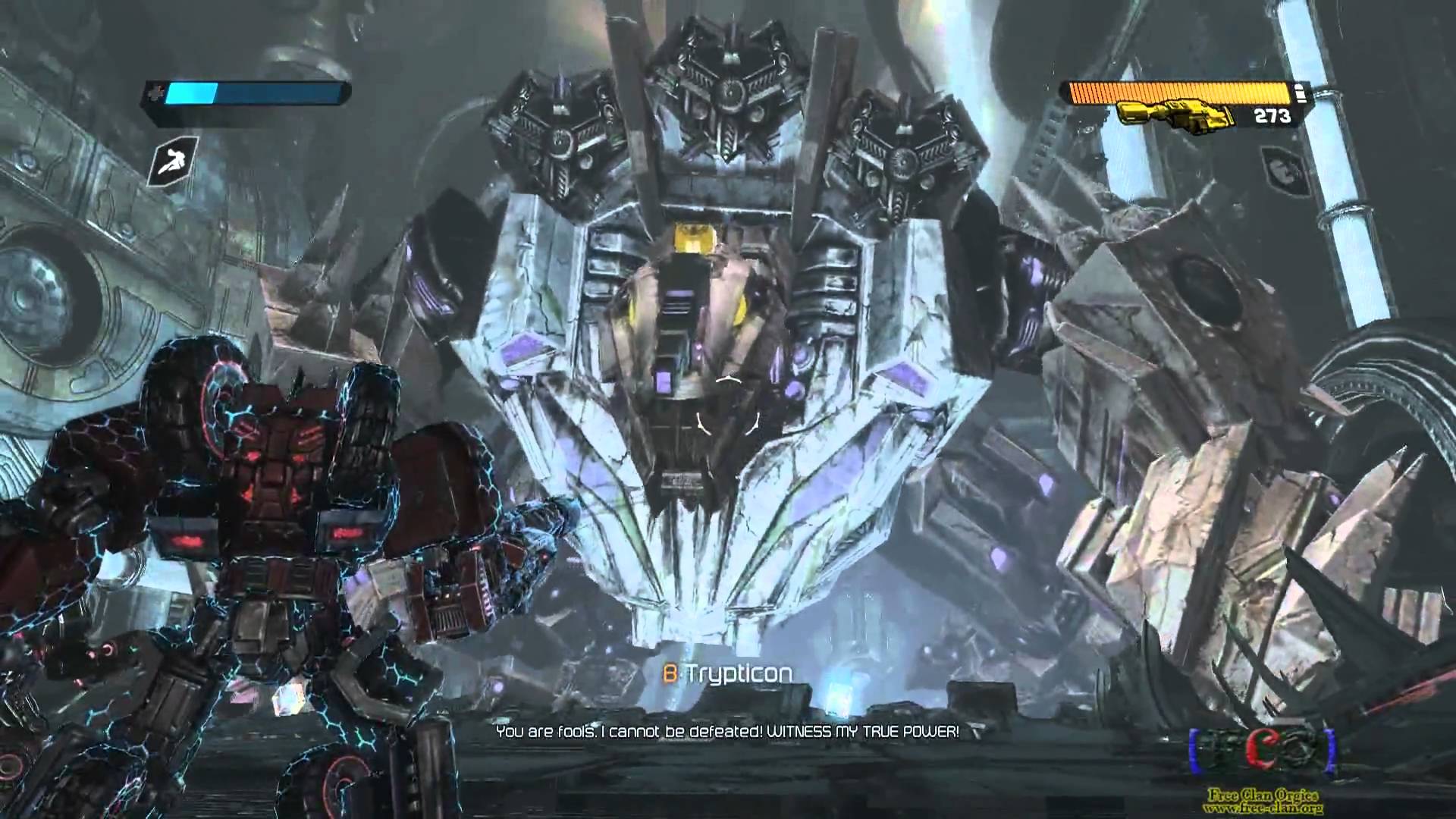Screen dimensions: 1456x819
Task: Expand the Trypticon boss nameplate
Action: [x=733, y=671]
